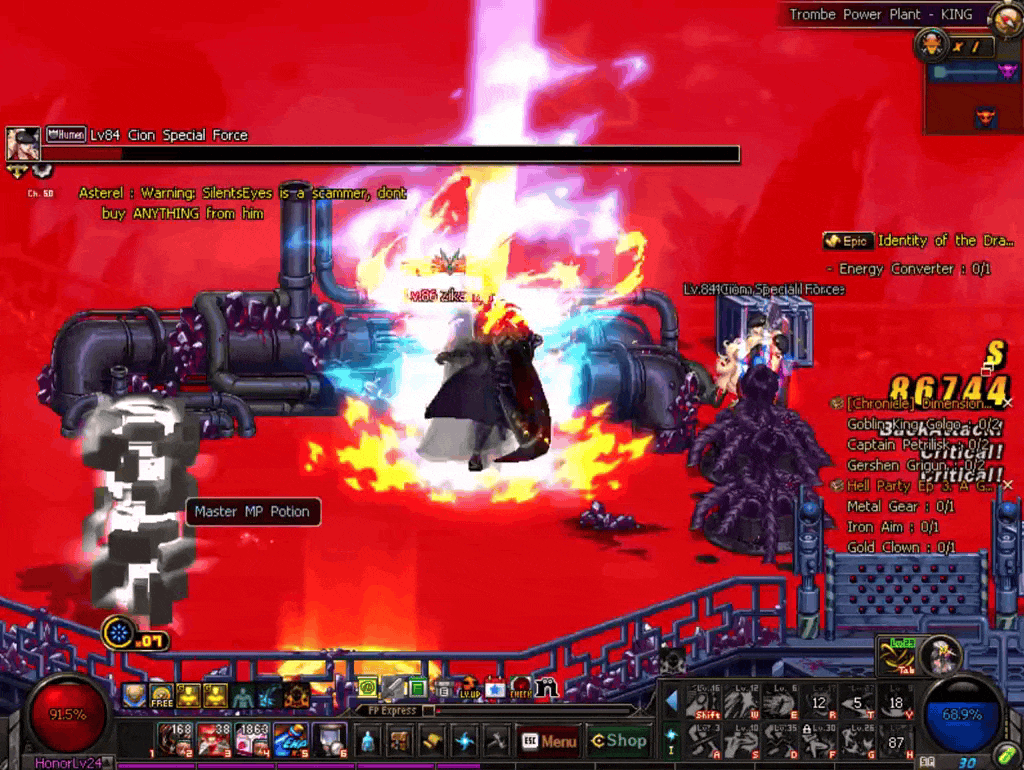This screenshot has width=1024, height=770.
Task: Use the hotbar item in slot 6
Action: pos(329,741)
